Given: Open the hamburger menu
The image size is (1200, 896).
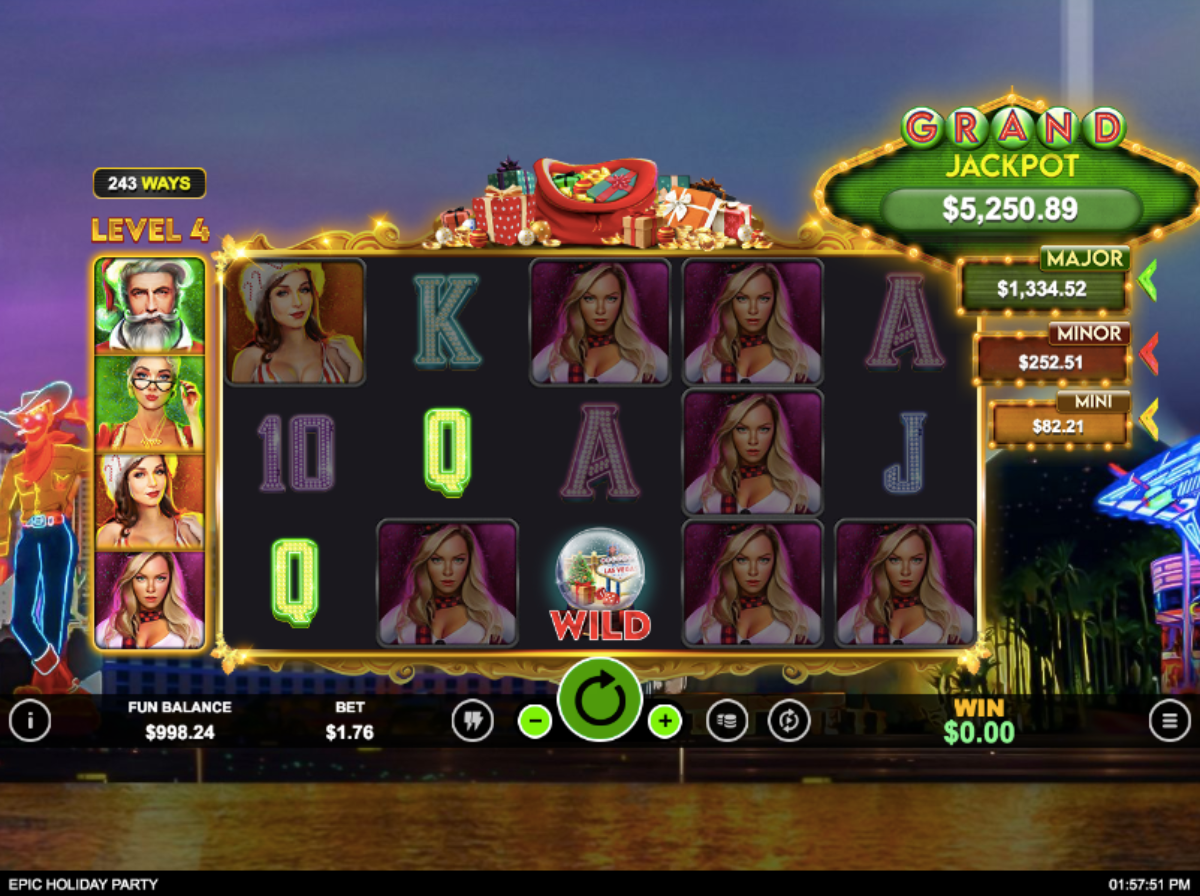Looking at the screenshot, I should [x=1169, y=720].
